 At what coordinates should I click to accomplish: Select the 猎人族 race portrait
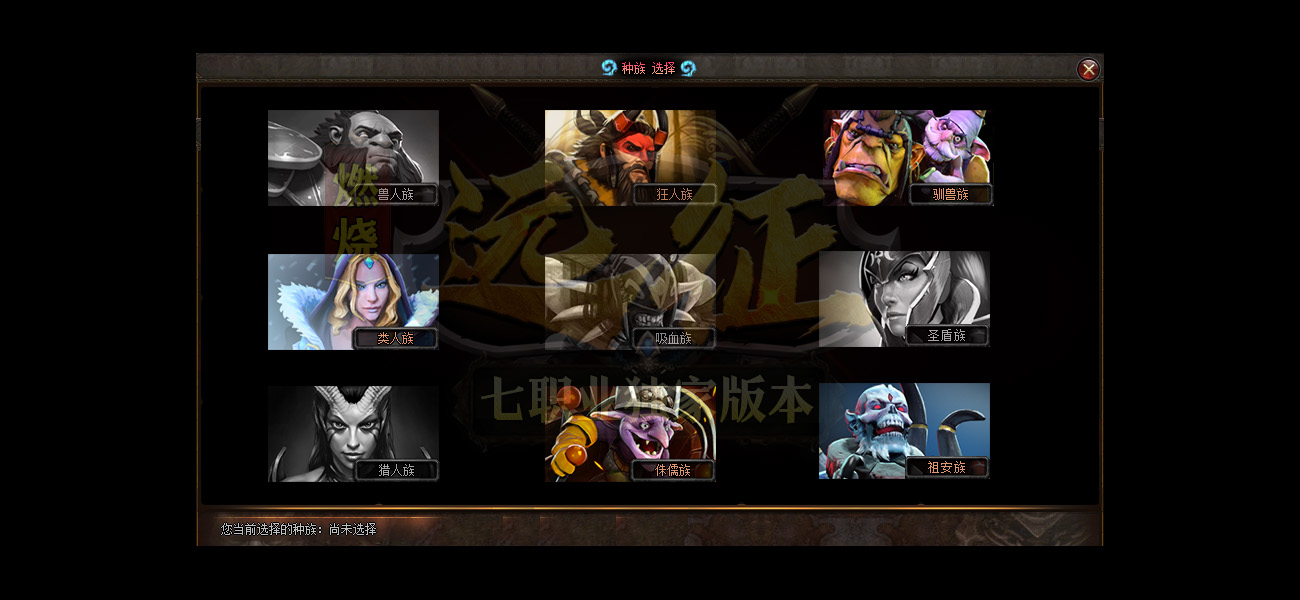click(353, 433)
